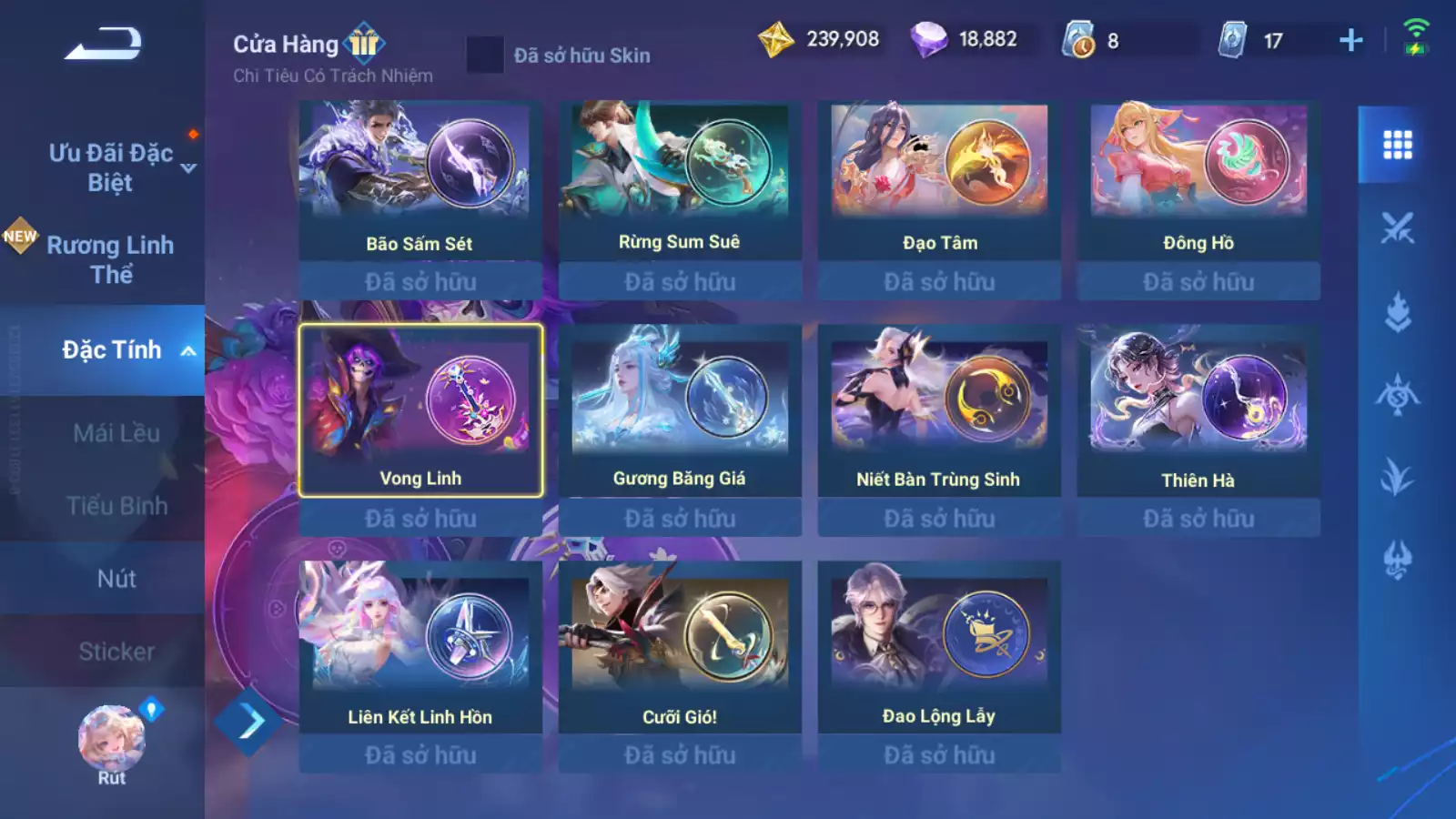Choose the Đông Hồ item card
This screenshot has height=819, width=1456.
click(x=1198, y=180)
